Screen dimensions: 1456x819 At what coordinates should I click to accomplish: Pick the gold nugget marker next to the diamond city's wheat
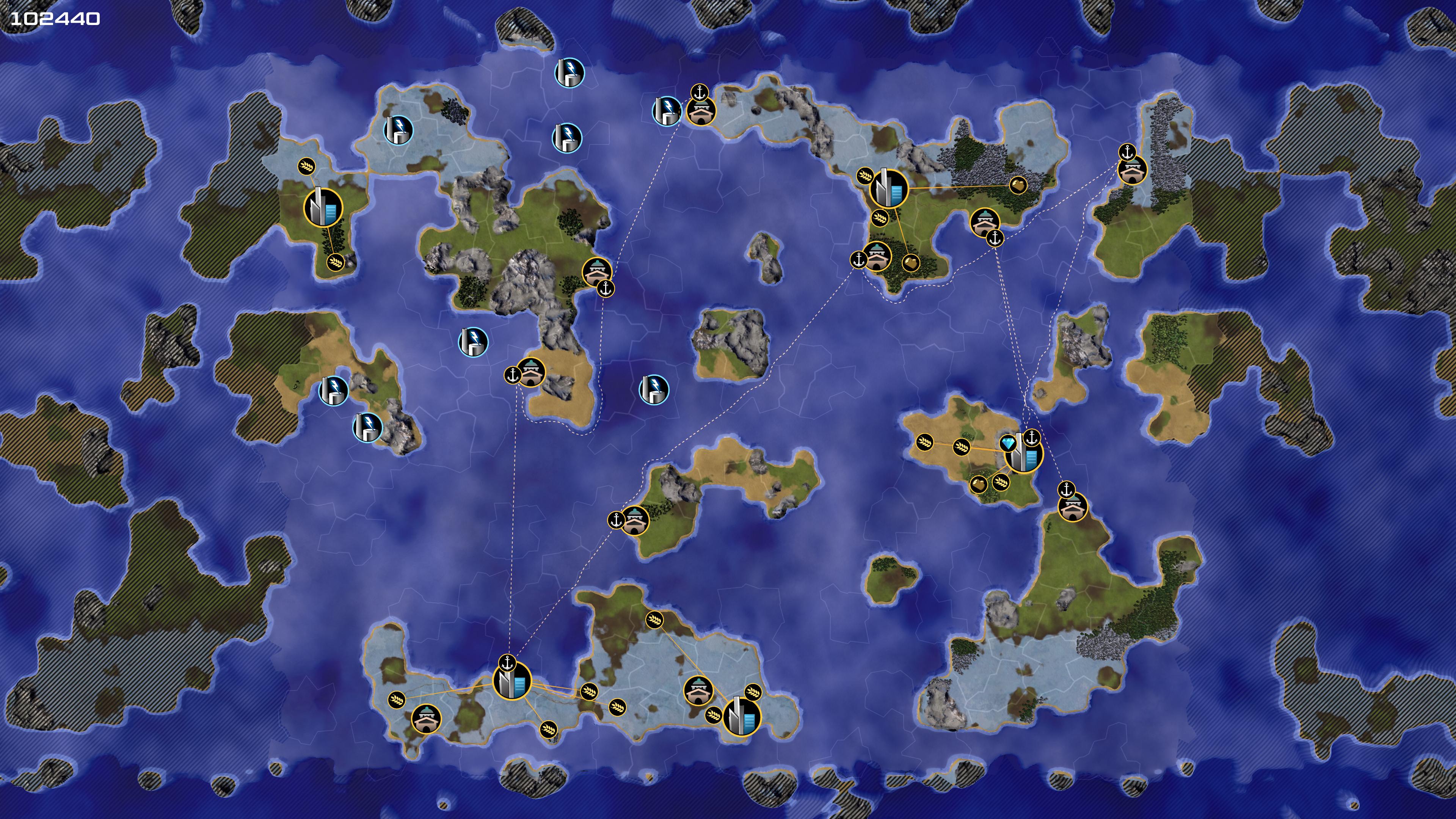click(978, 484)
